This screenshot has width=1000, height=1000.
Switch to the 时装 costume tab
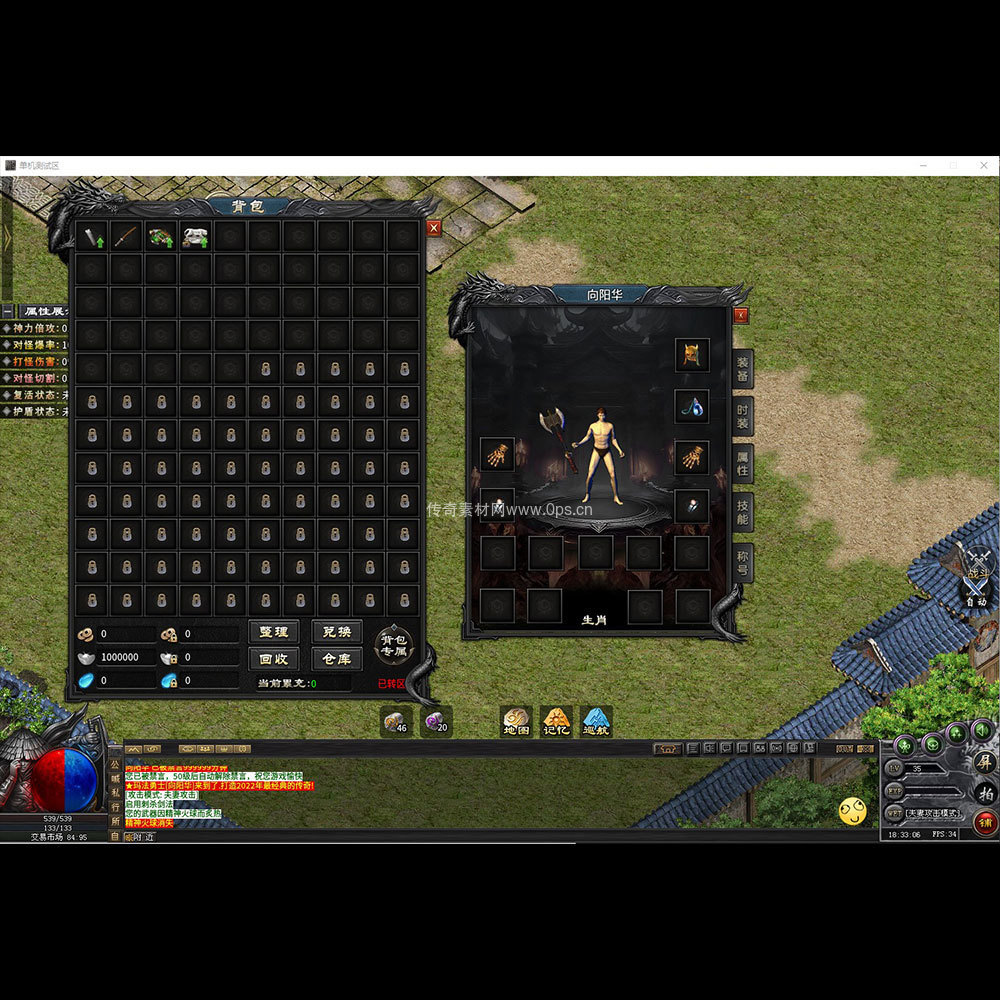coord(742,416)
